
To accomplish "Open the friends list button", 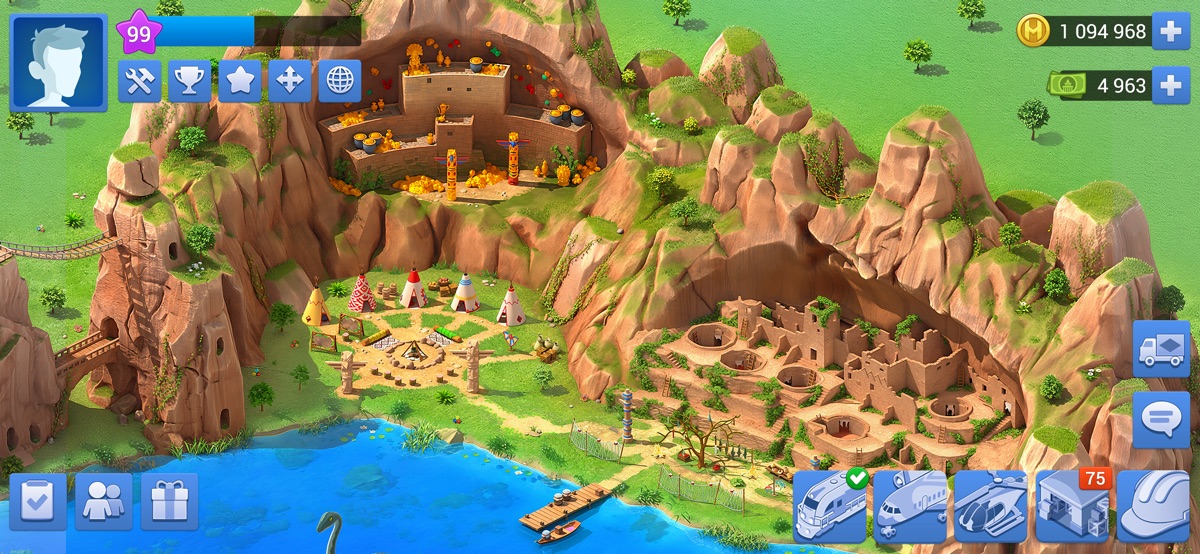I will coord(104,502).
